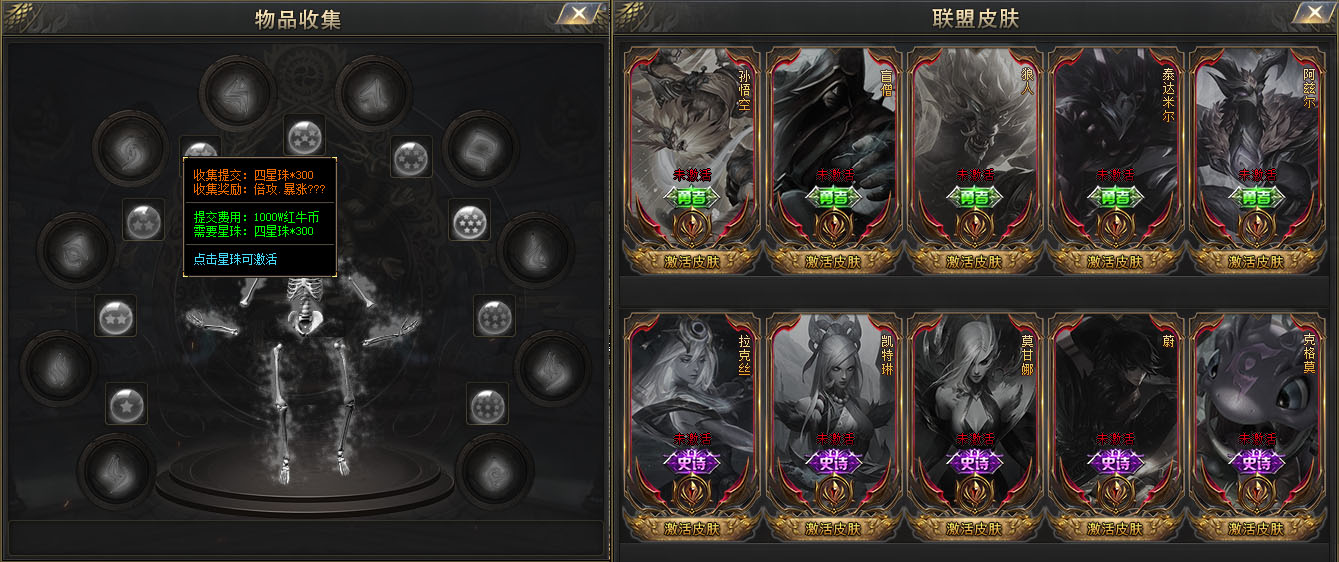This screenshot has width=1339, height=562.
Task: Activate the 狼人 skin
Action: click(x=975, y=261)
